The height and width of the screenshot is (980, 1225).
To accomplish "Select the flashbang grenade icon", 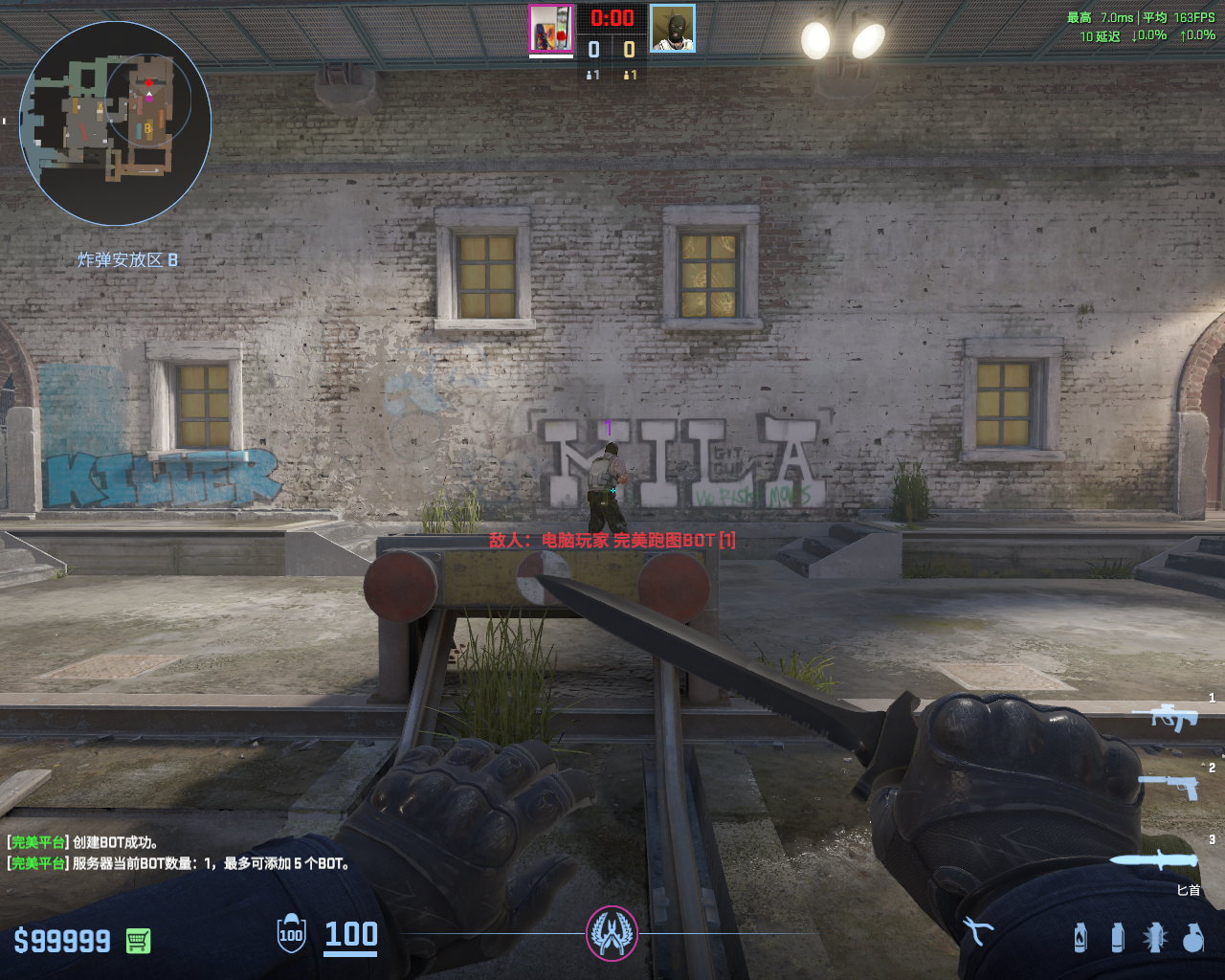I will click(1154, 937).
